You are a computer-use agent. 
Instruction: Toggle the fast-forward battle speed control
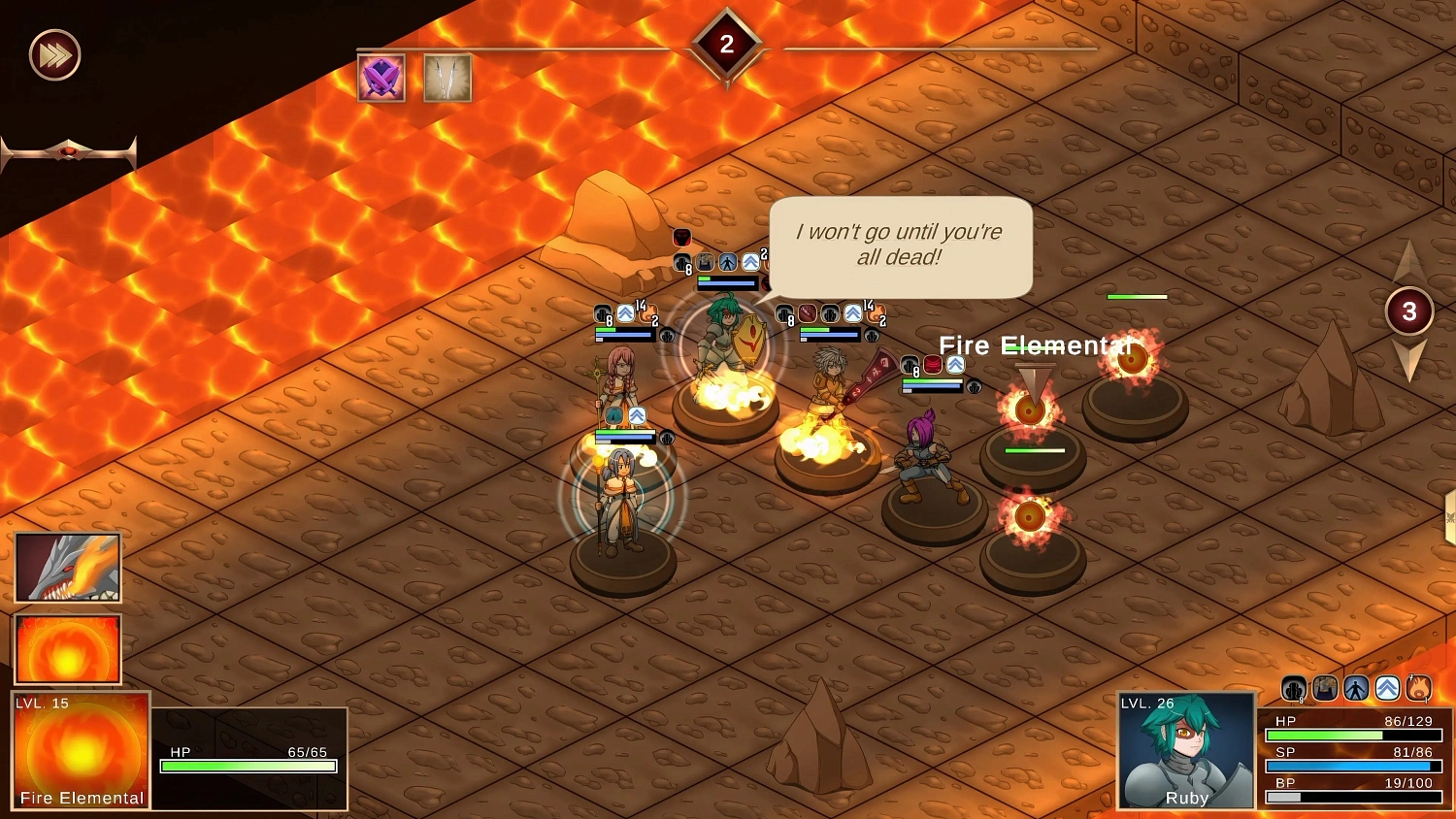53,55
